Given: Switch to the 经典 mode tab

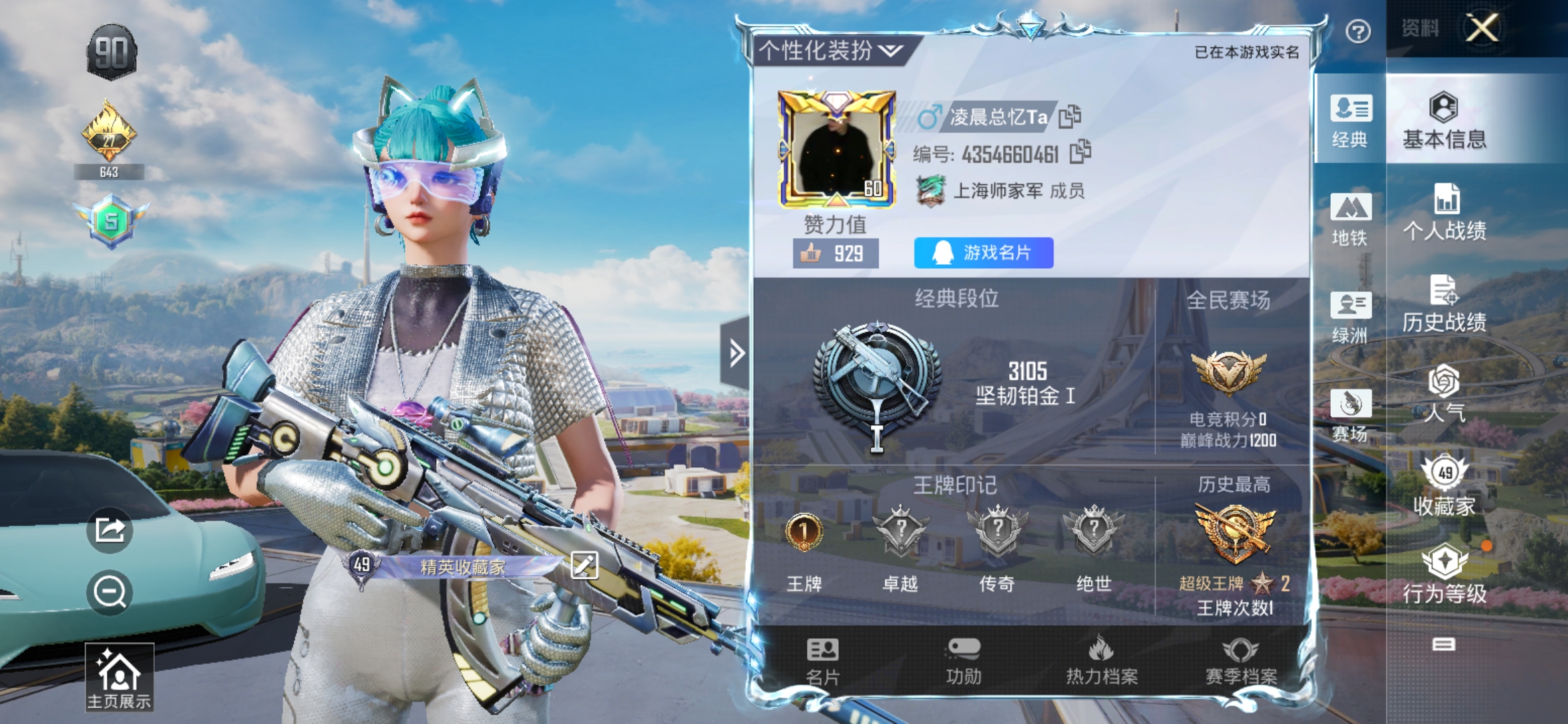Looking at the screenshot, I should point(1350,121).
